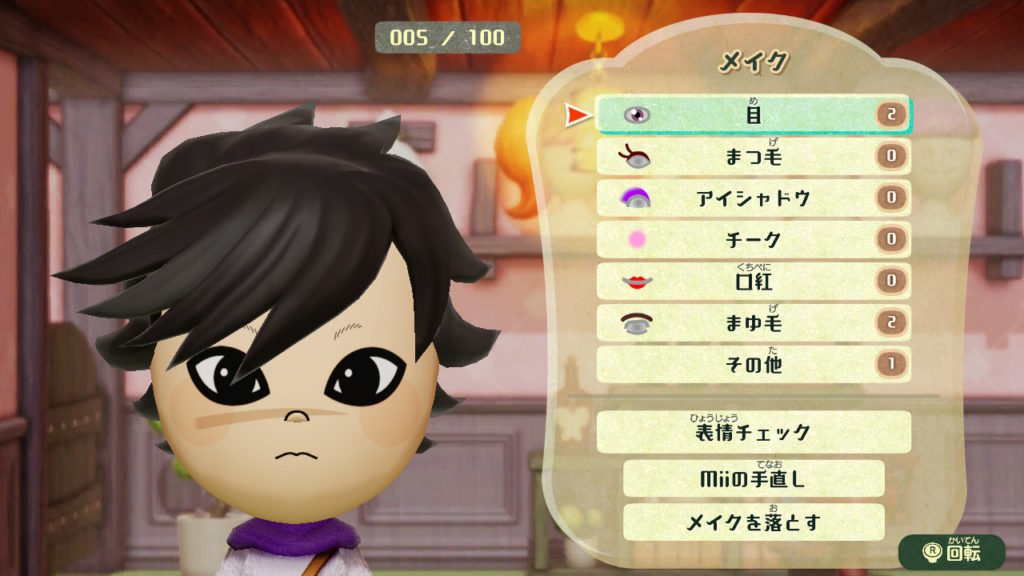Select the チーク cheek blush option
Image resolution: width=1024 pixels, height=576 pixels.
click(753, 240)
